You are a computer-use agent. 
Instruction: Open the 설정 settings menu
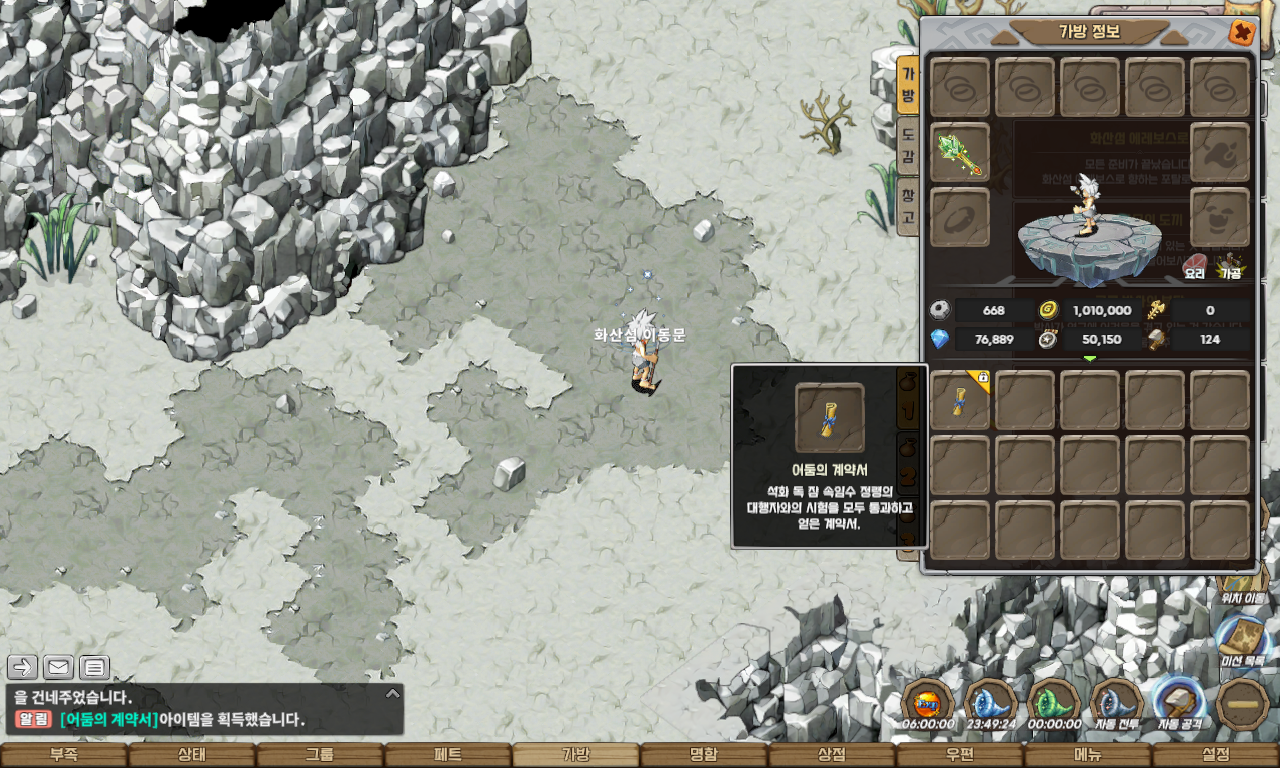(x=1216, y=755)
